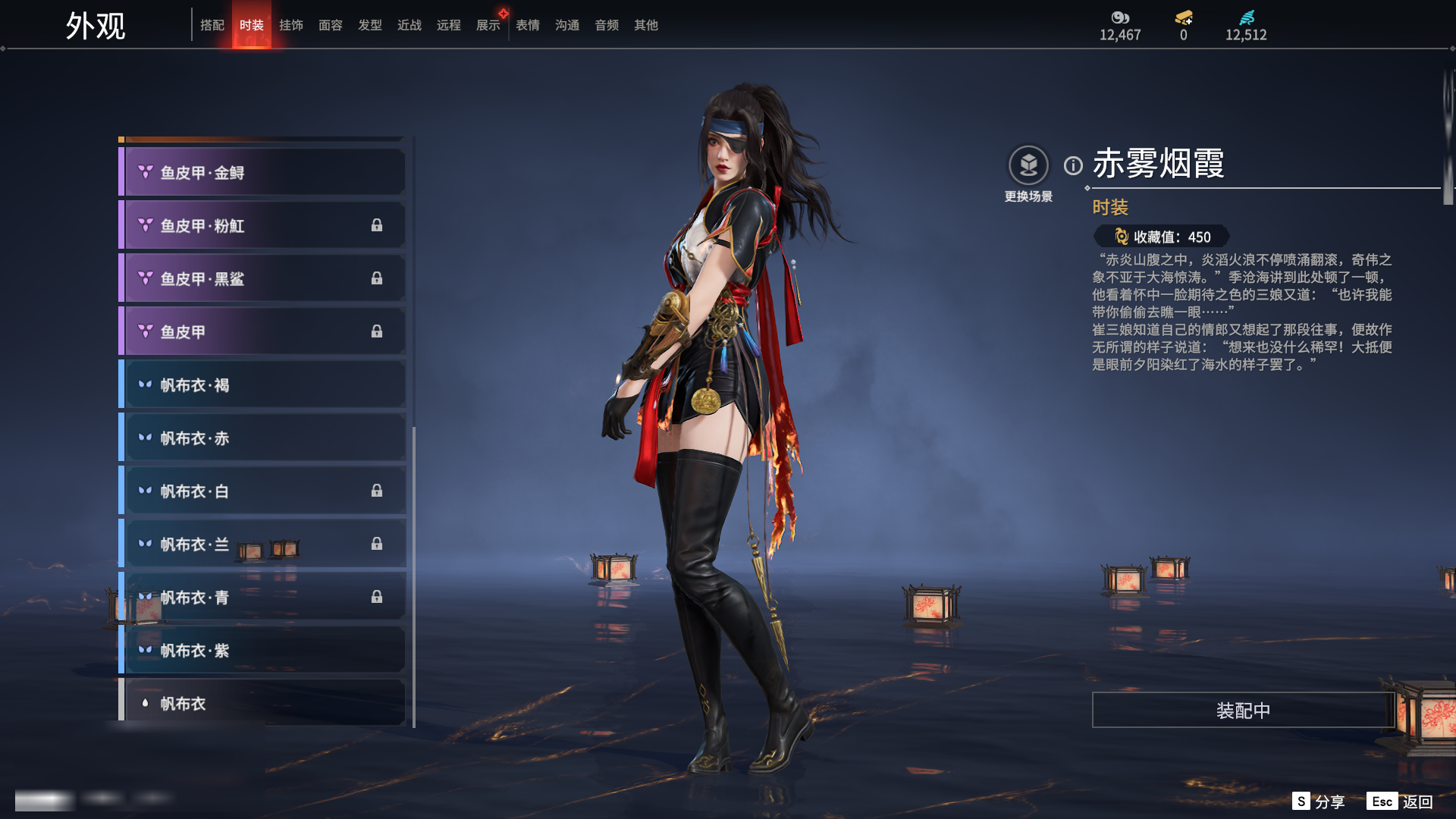Click 返回 to go back

(1401, 802)
